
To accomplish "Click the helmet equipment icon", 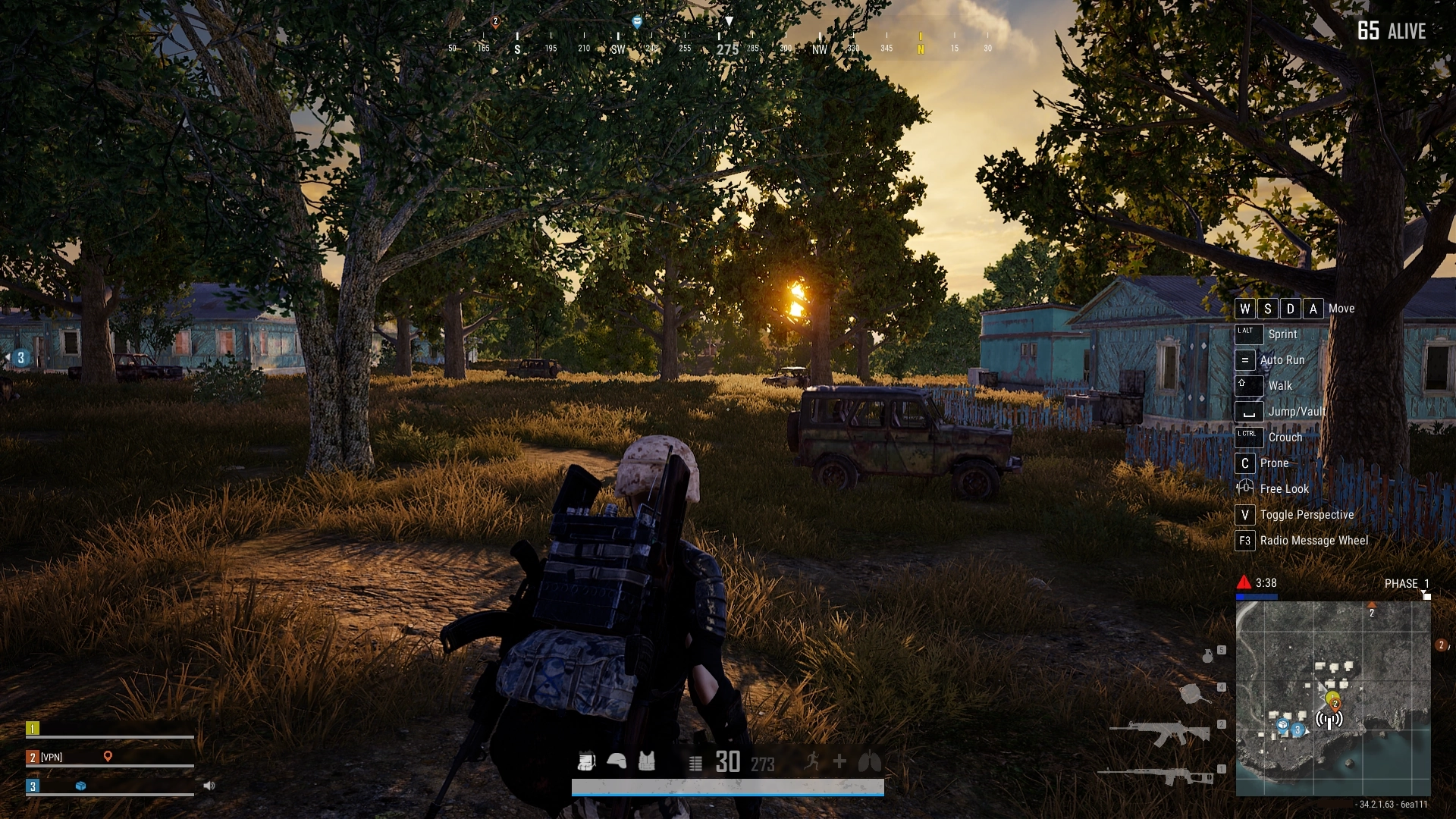I will coord(617,761).
